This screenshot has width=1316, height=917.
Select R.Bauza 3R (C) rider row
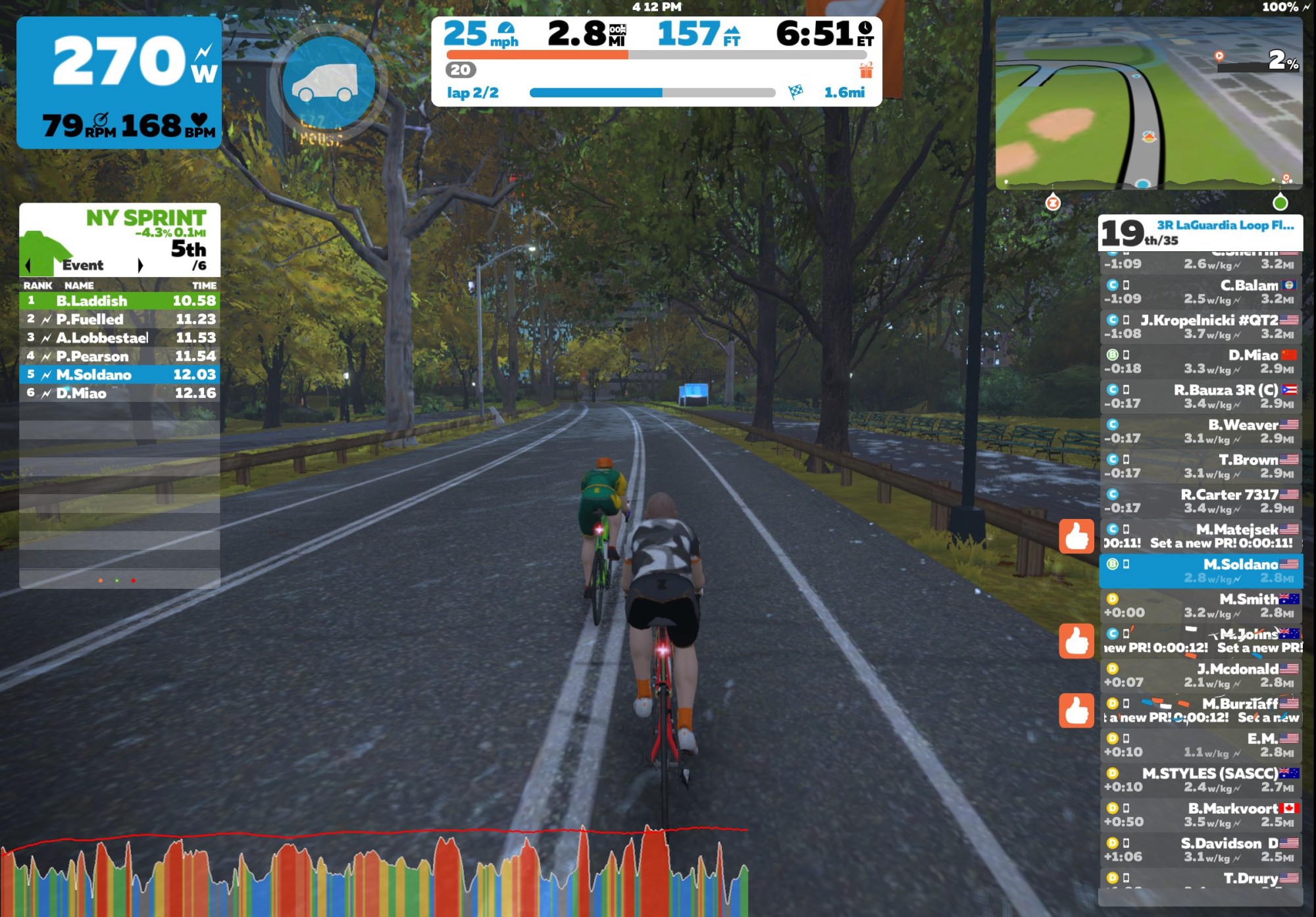point(1200,397)
